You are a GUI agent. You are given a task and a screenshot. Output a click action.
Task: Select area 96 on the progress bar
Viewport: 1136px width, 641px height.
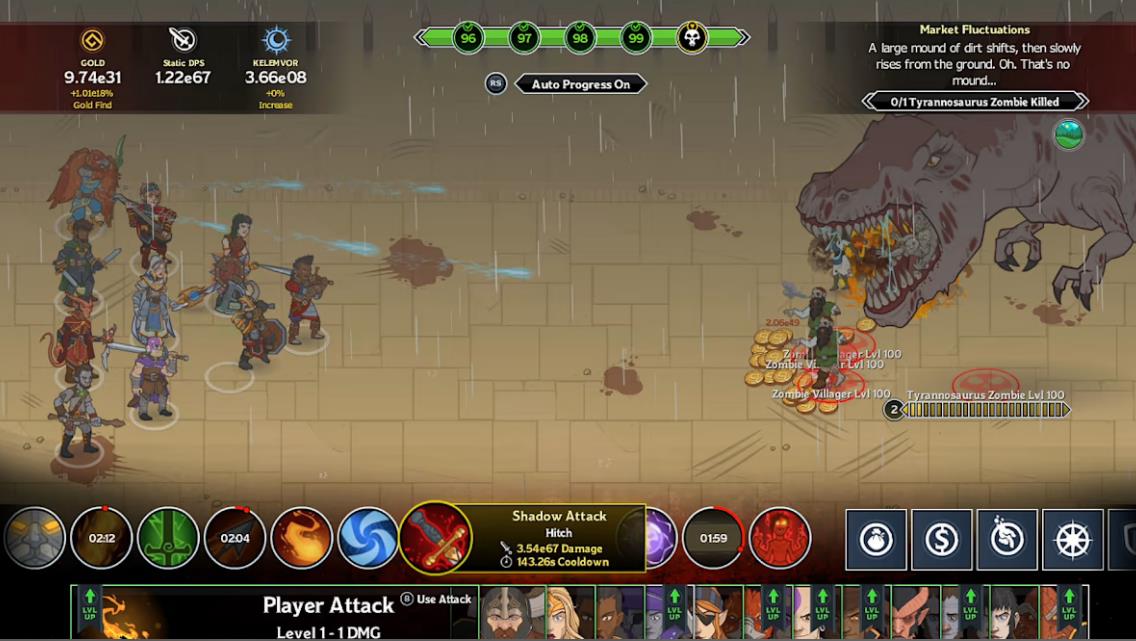click(x=467, y=38)
